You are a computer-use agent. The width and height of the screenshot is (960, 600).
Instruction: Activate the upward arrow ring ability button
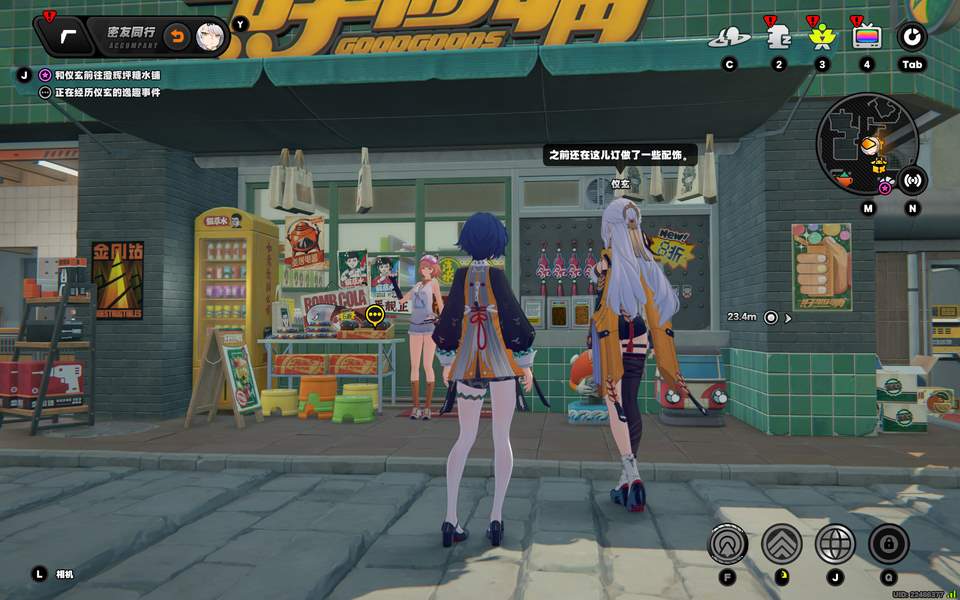coord(727,544)
